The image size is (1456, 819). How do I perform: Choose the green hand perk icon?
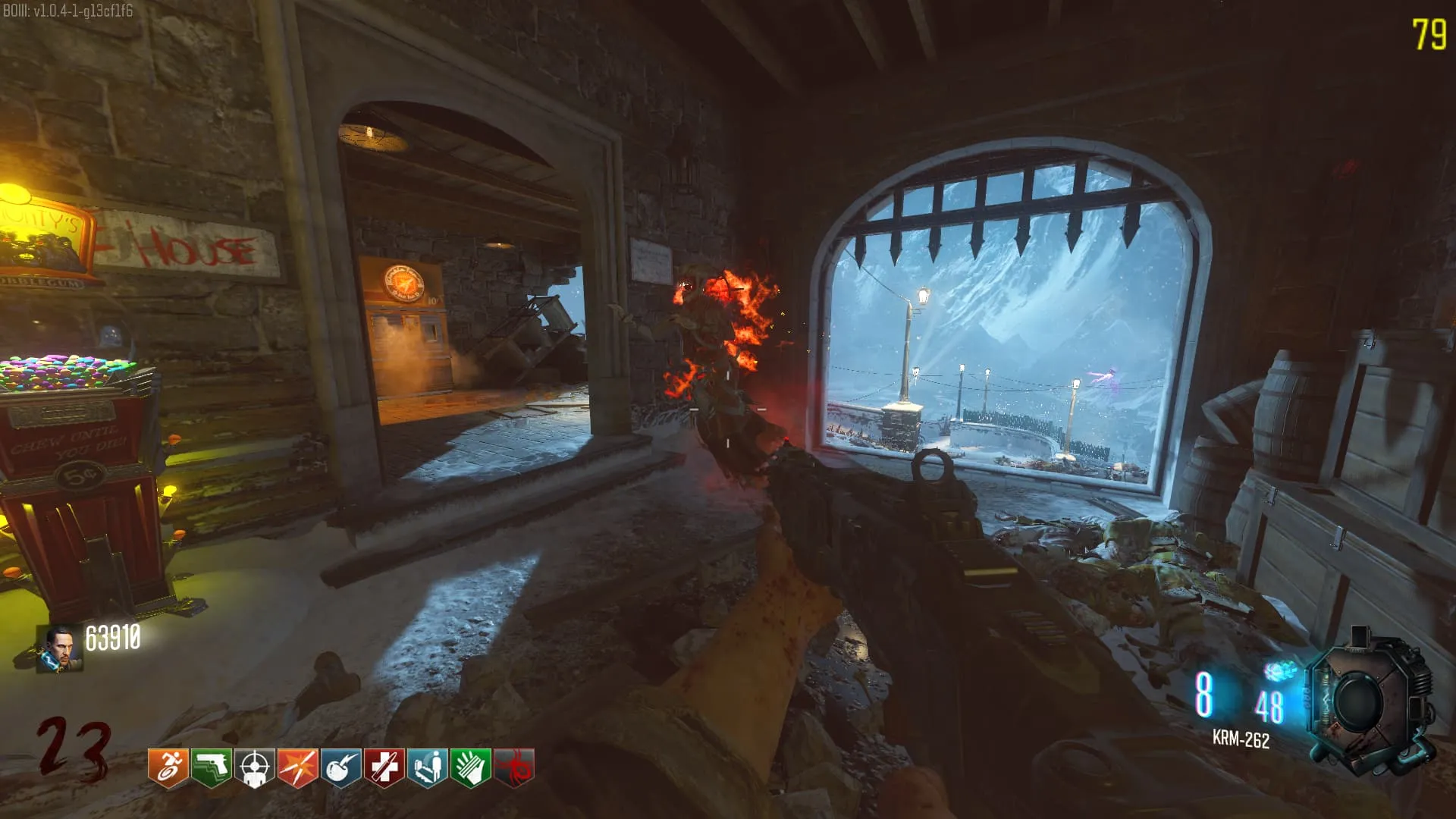[x=470, y=769]
